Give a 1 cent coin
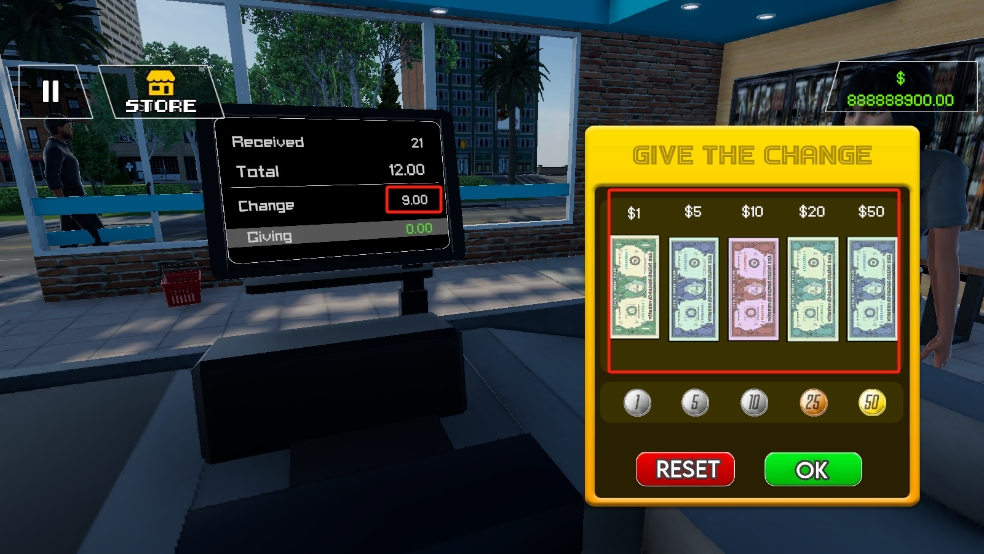This screenshot has height=554, width=984. click(637, 403)
